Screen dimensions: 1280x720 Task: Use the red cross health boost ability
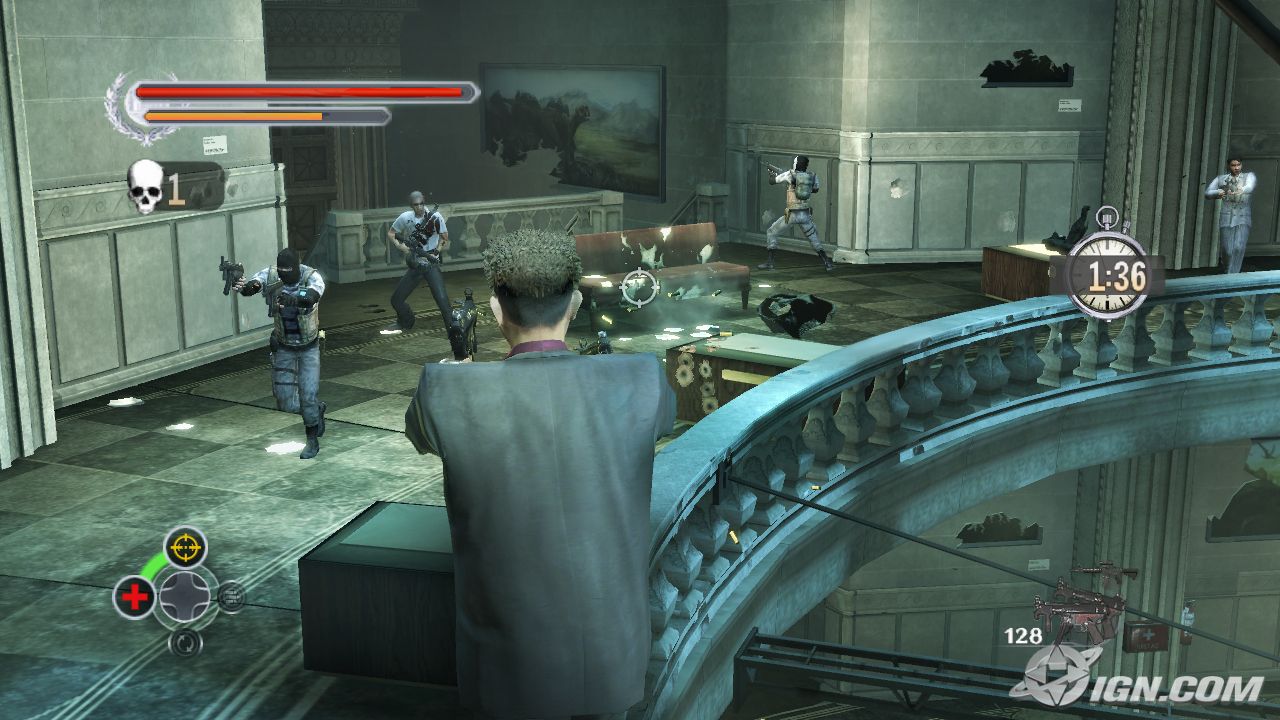134,597
